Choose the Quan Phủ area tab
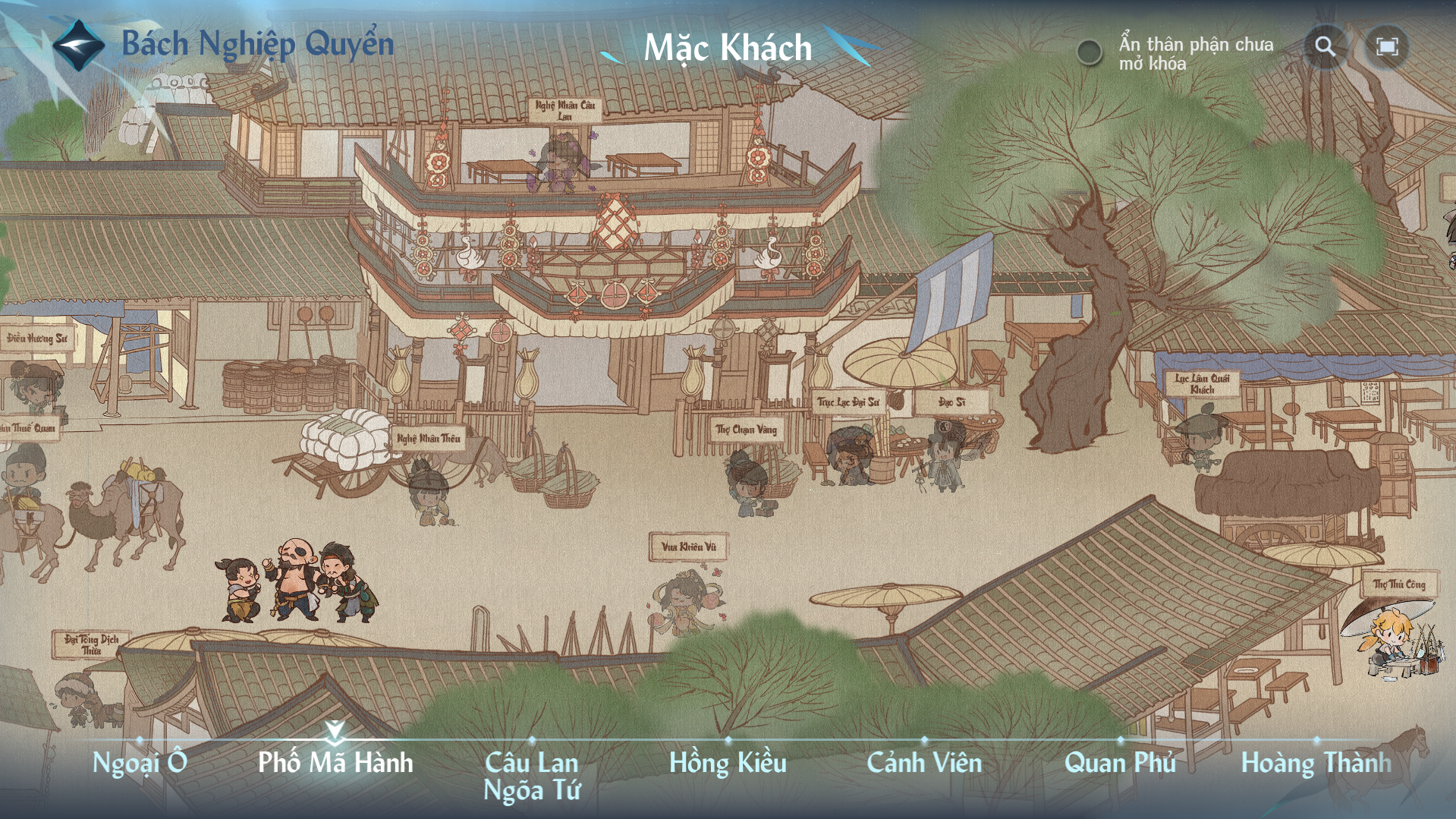The height and width of the screenshot is (819, 1456). pyautogui.click(x=1120, y=762)
